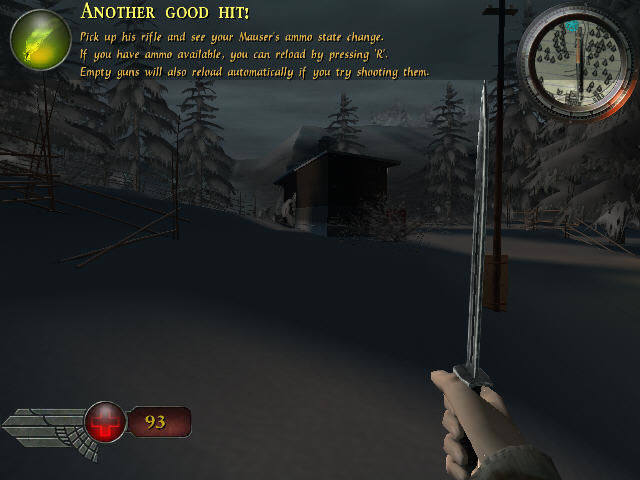Click the red cross health icon

click(104, 422)
